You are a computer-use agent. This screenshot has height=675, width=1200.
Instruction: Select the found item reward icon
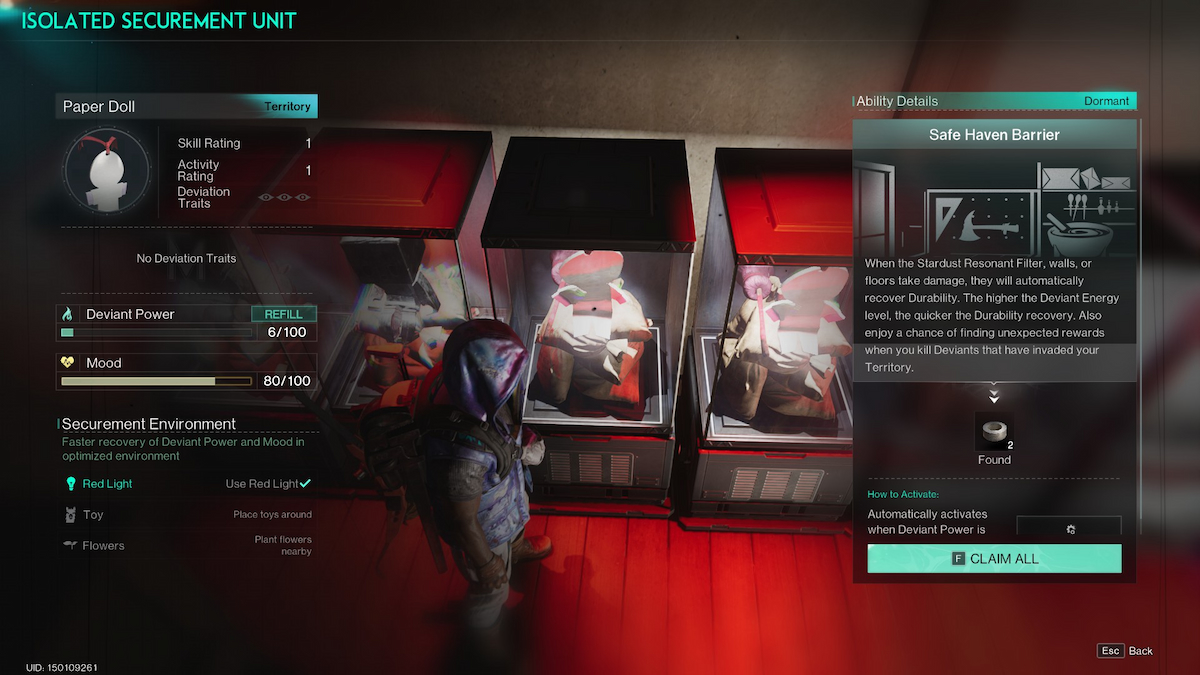point(994,432)
